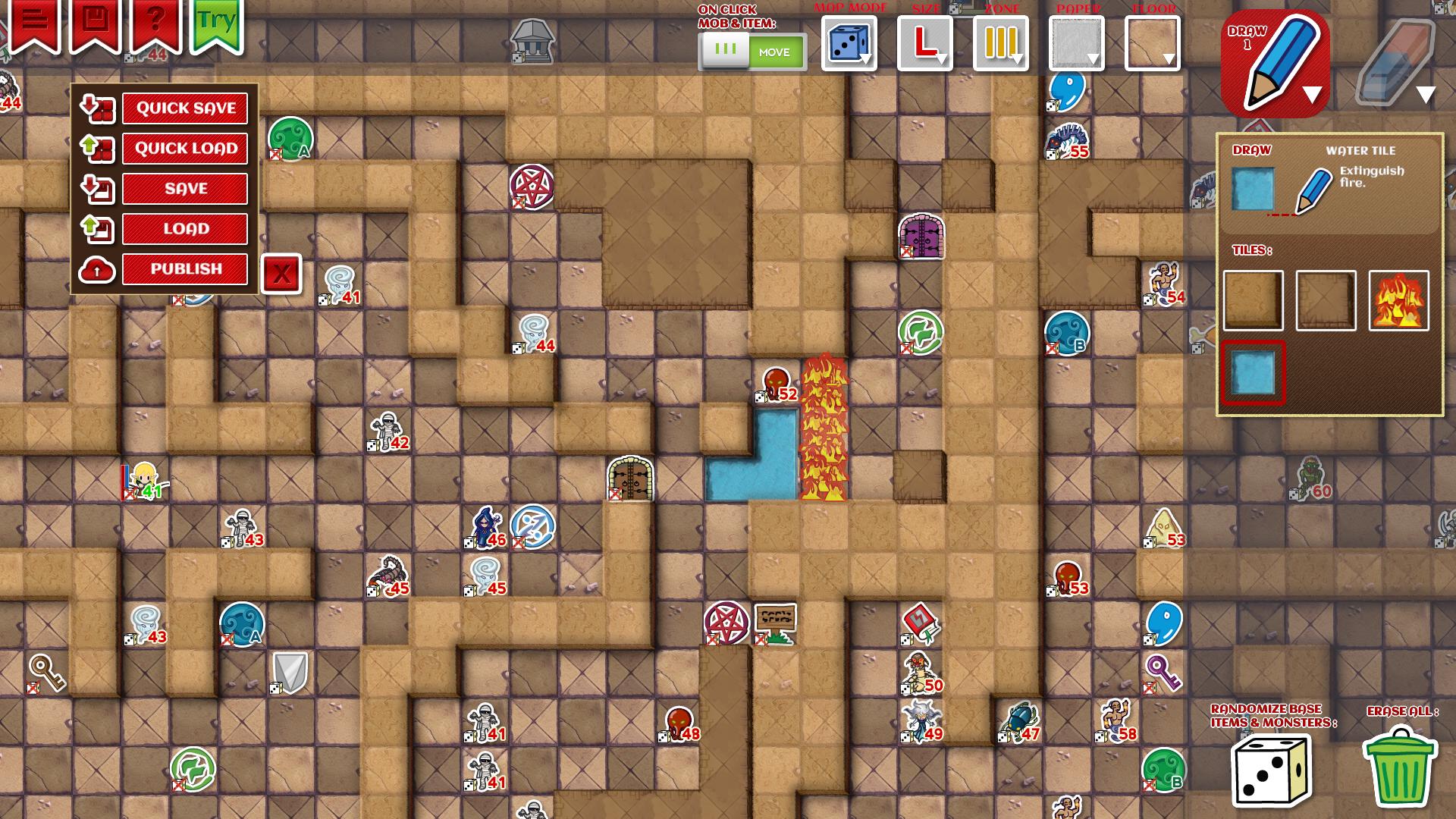Choose QUICK SAVE from the save menu
Screen dimensions: 1456x819
click(x=184, y=108)
